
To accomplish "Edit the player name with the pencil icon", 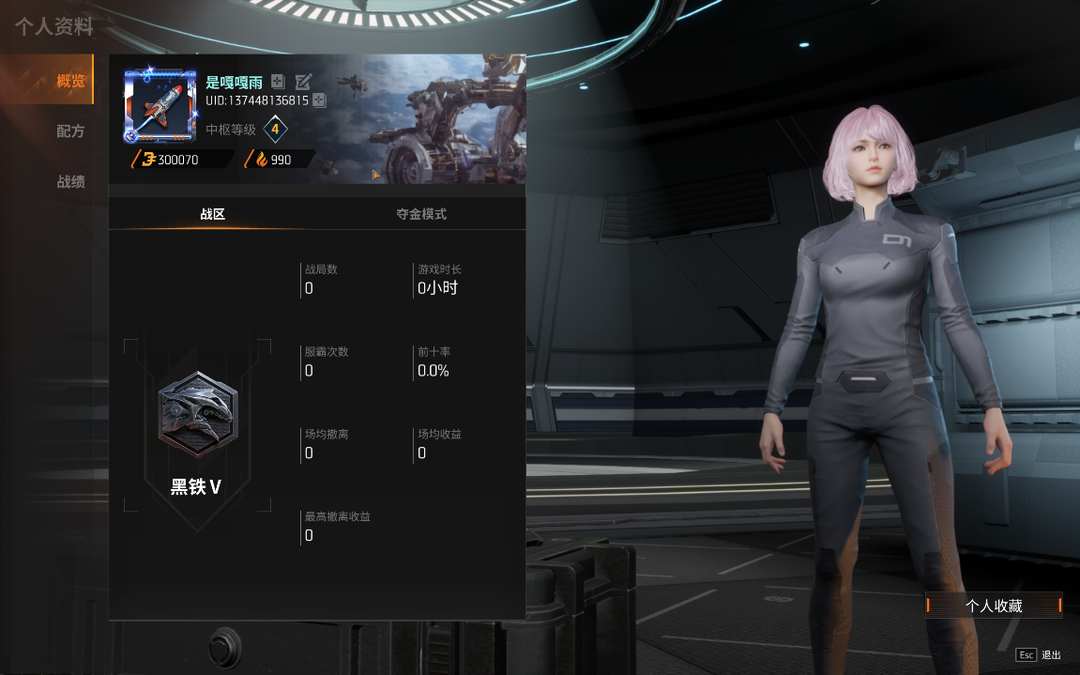I will tap(303, 82).
